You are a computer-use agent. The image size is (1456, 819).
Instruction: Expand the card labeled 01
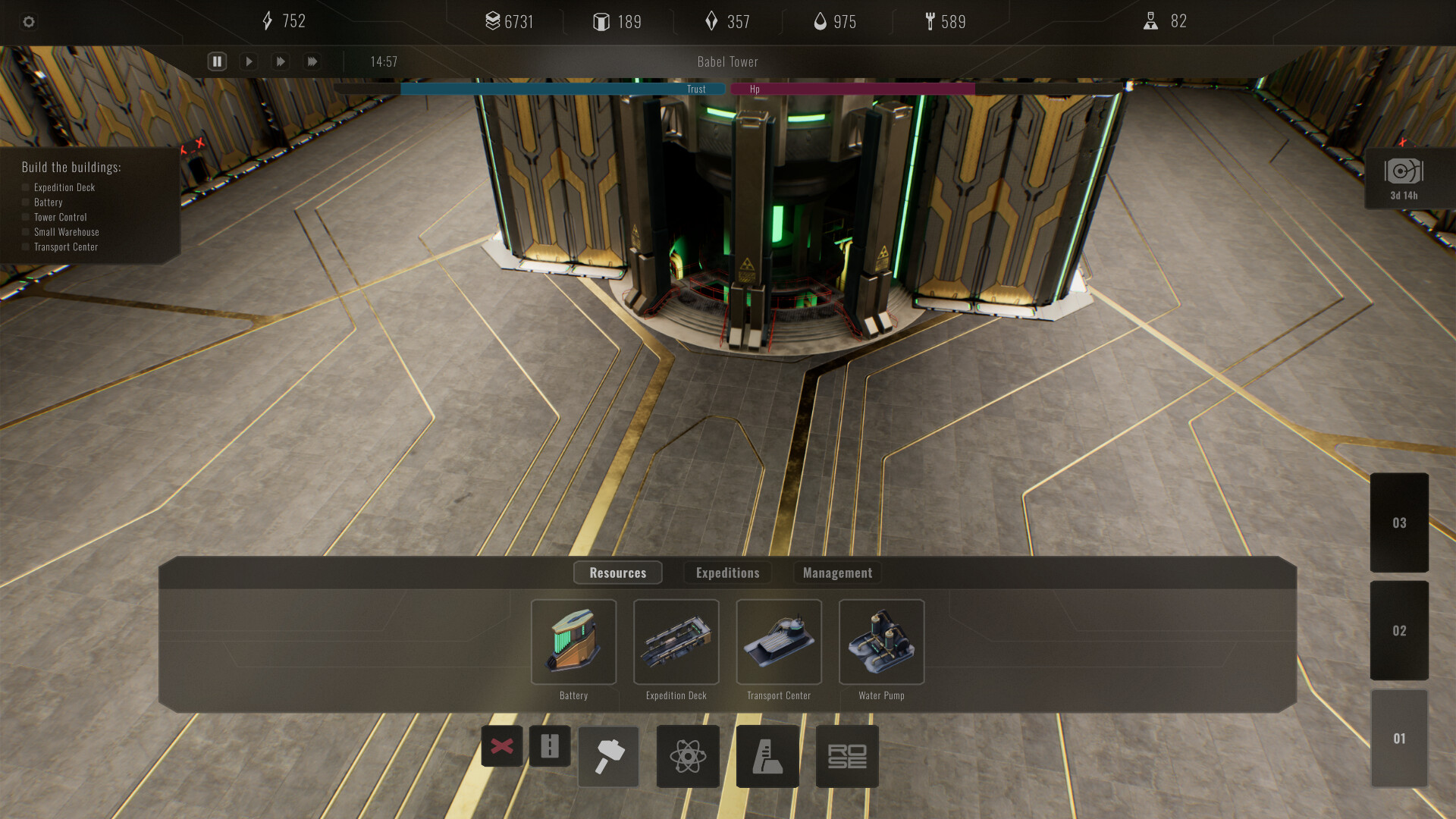pyautogui.click(x=1399, y=736)
